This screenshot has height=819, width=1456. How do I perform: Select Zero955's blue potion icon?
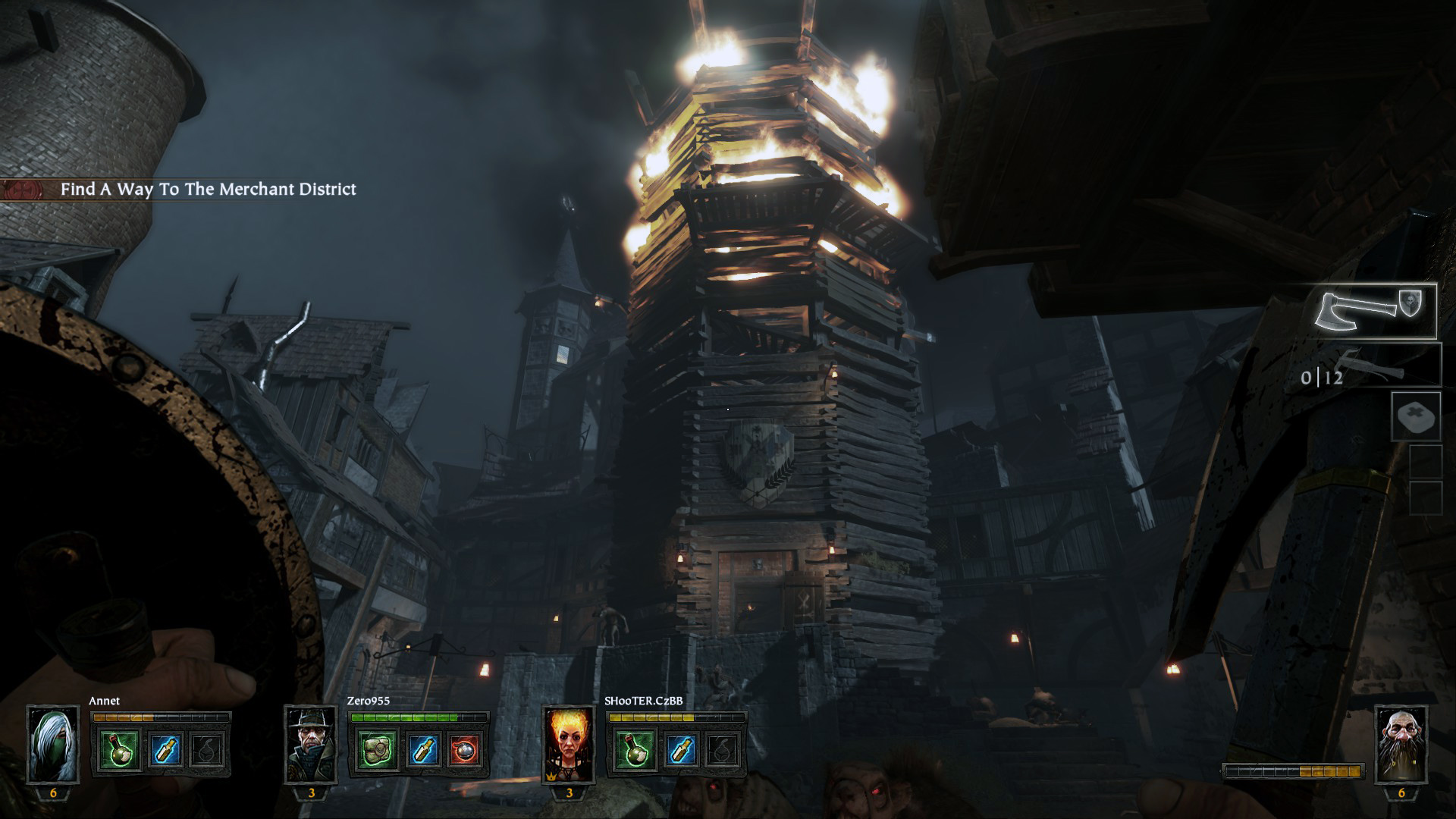tap(421, 749)
